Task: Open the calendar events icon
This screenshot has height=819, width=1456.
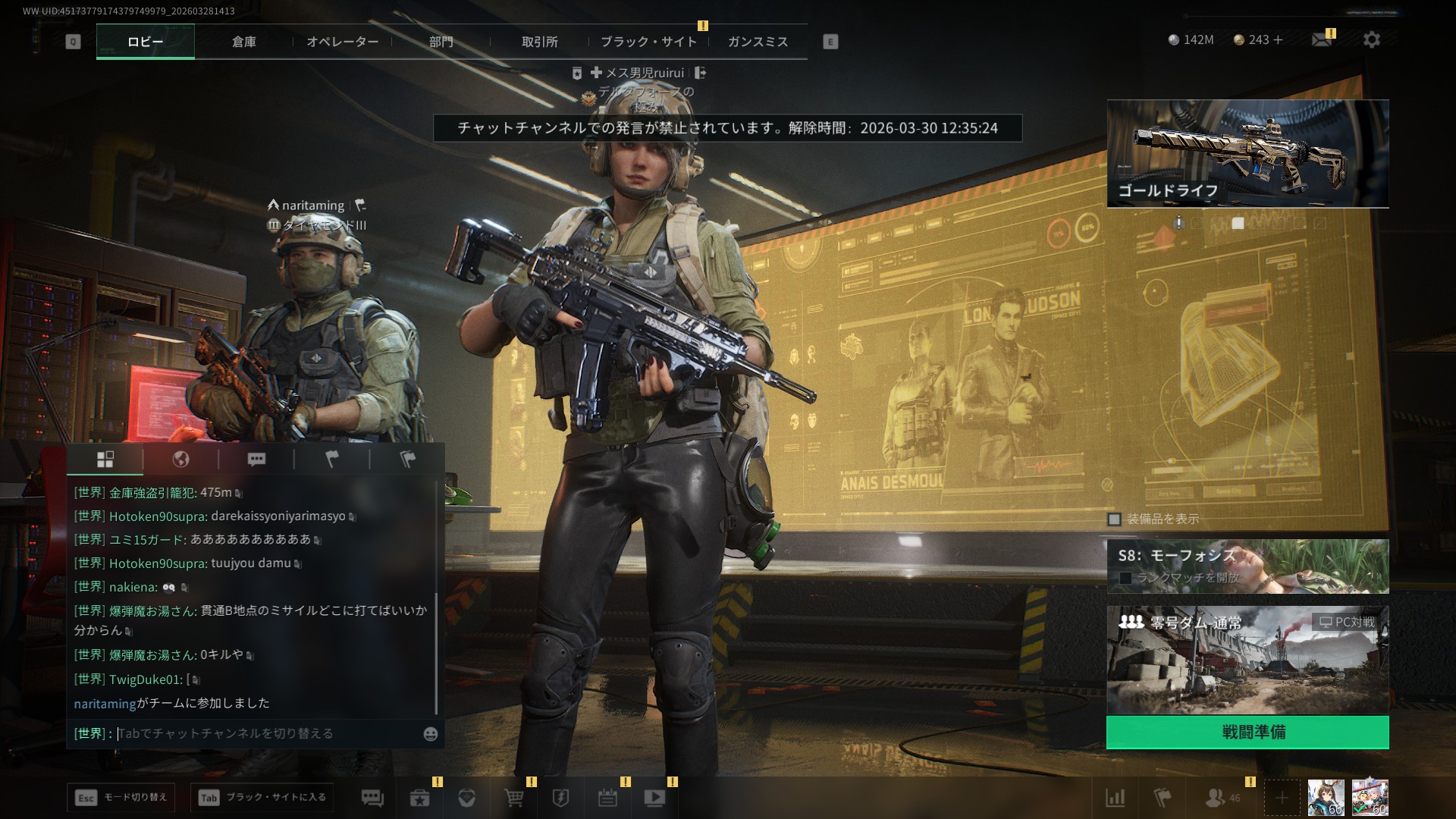Action: (x=607, y=798)
